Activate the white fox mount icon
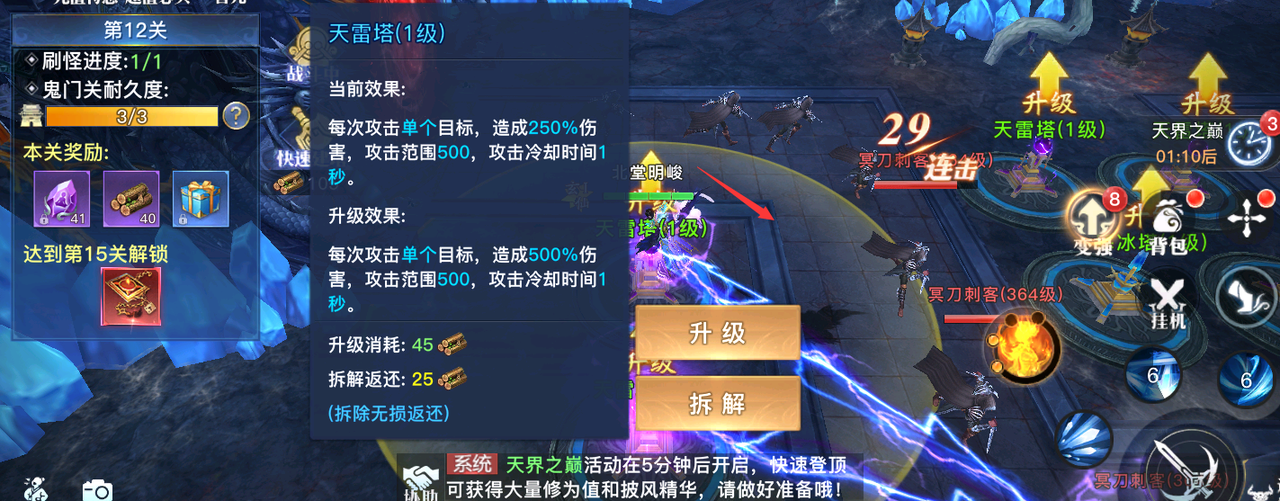Image resolution: width=1280 pixels, height=501 pixels. click(x=1247, y=297)
